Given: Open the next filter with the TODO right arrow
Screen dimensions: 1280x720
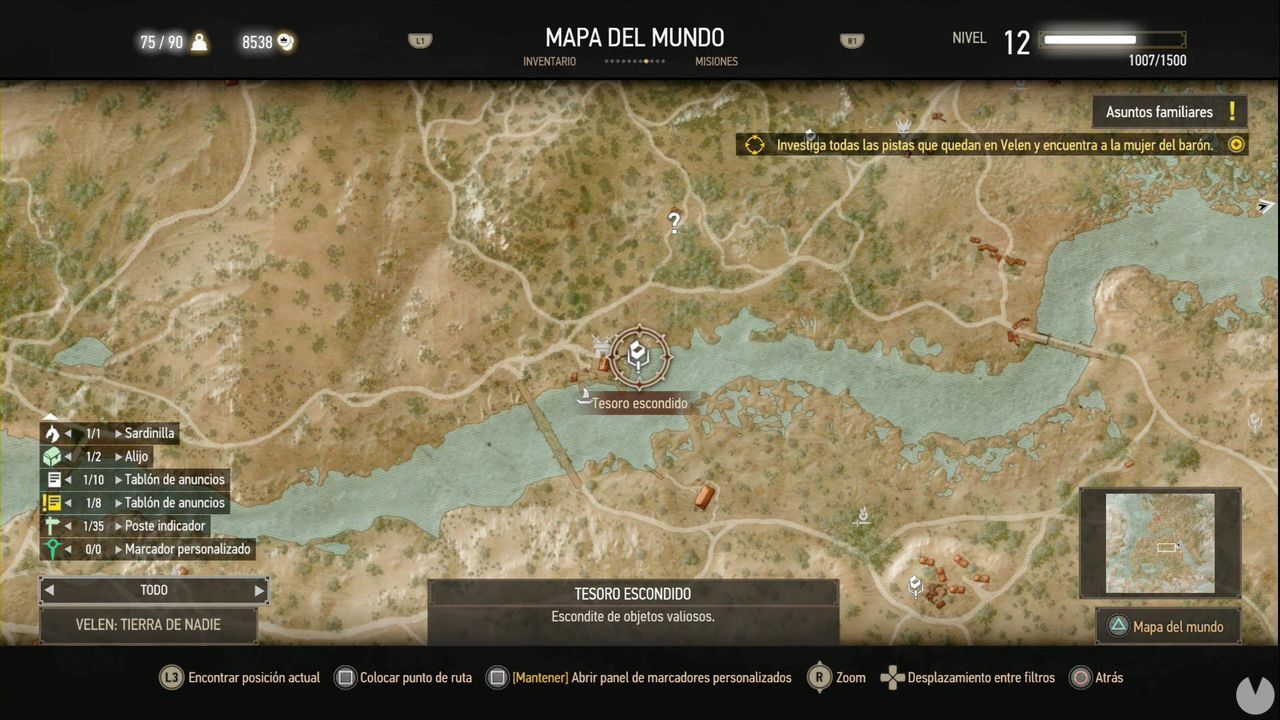Looking at the screenshot, I should (258, 590).
